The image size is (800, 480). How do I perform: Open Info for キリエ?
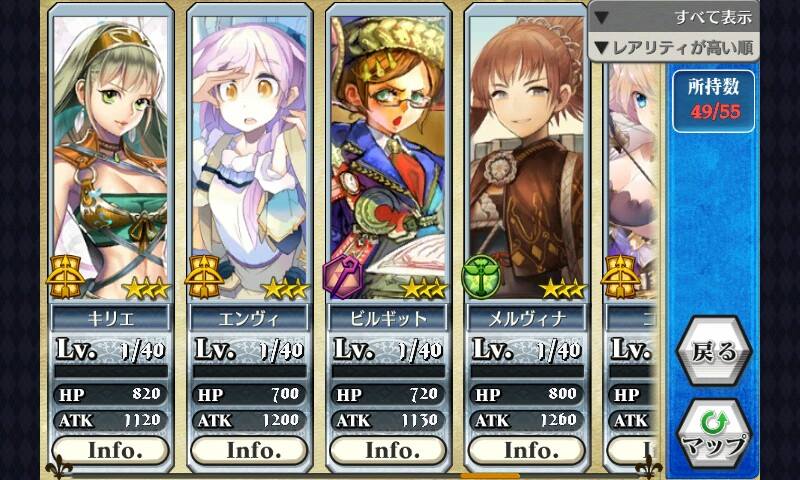pos(115,449)
